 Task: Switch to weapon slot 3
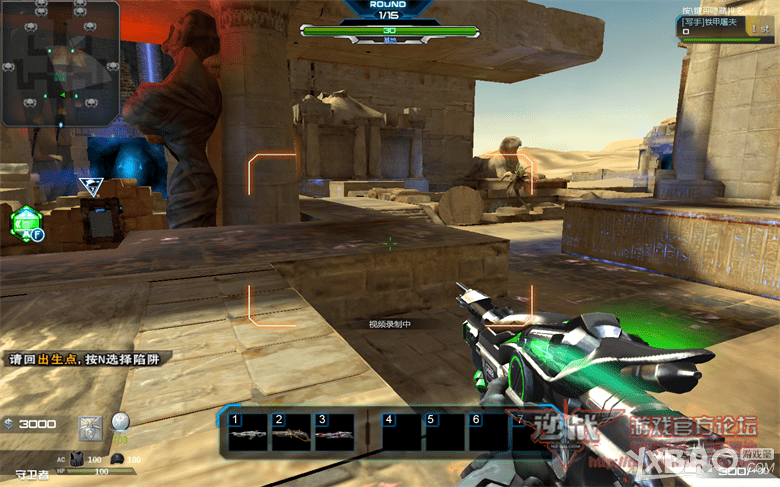(x=333, y=433)
